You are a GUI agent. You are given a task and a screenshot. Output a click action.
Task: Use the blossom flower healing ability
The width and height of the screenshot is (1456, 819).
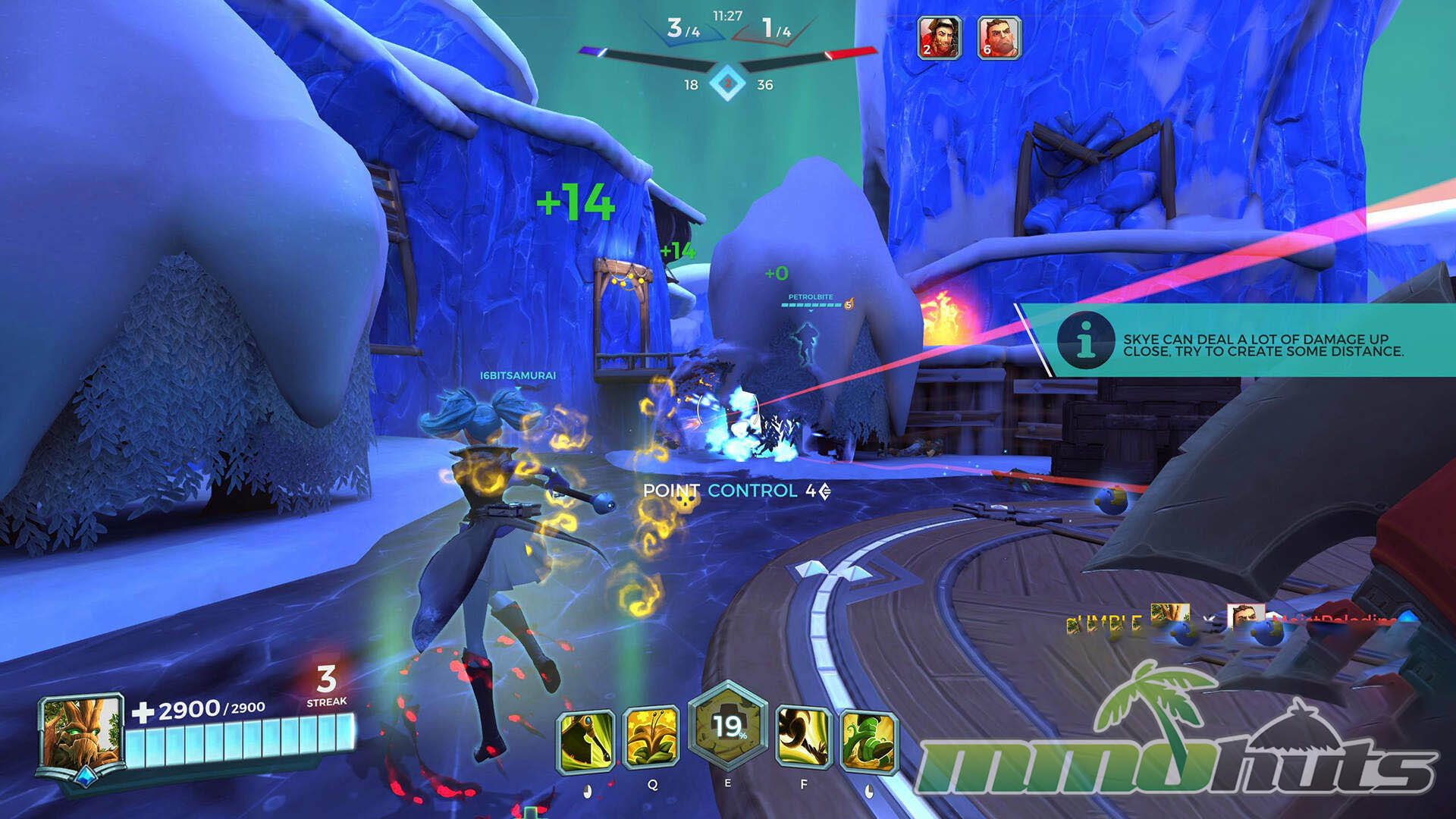click(x=651, y=739)
